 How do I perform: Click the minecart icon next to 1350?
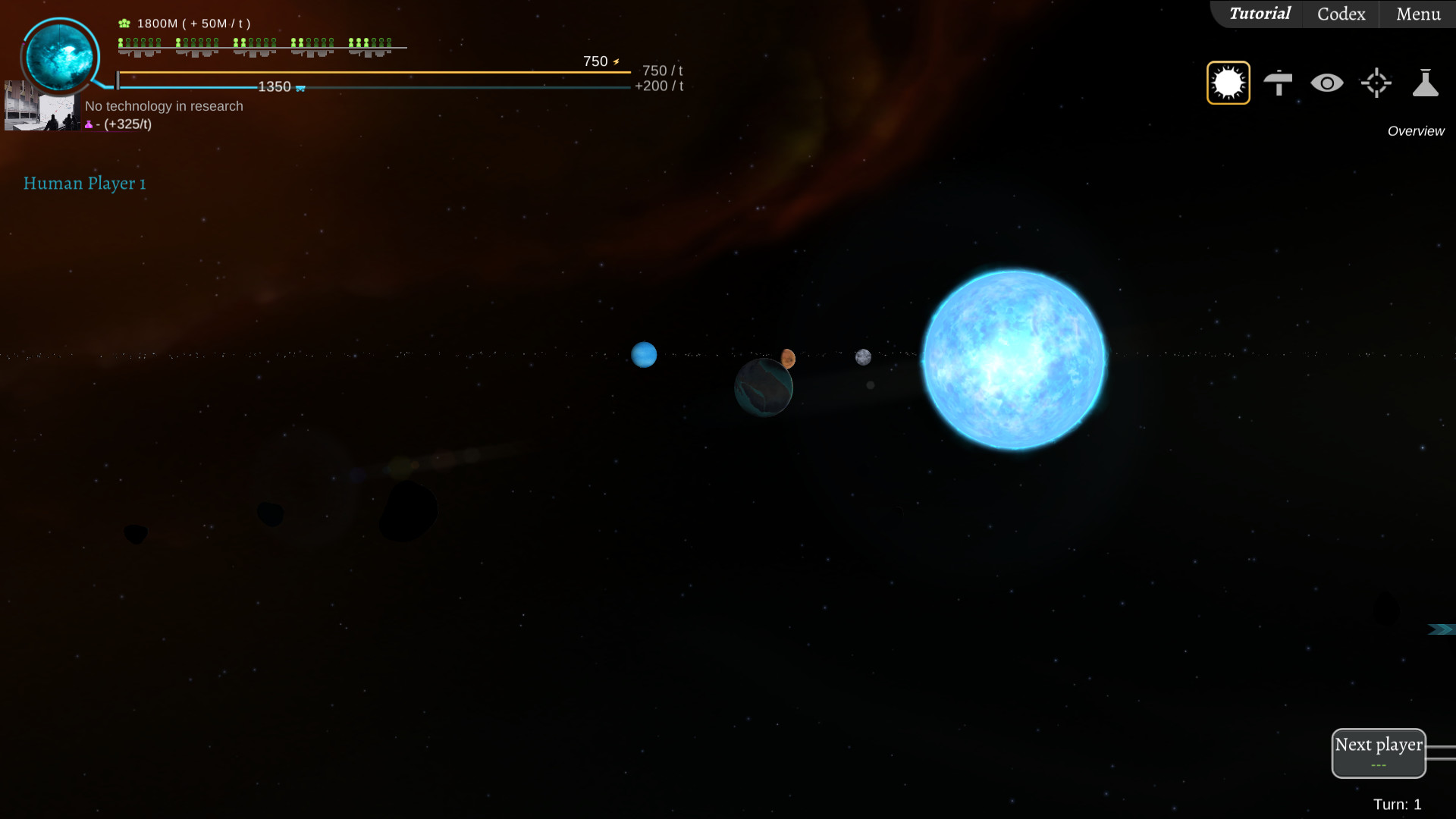click(301, 87)
